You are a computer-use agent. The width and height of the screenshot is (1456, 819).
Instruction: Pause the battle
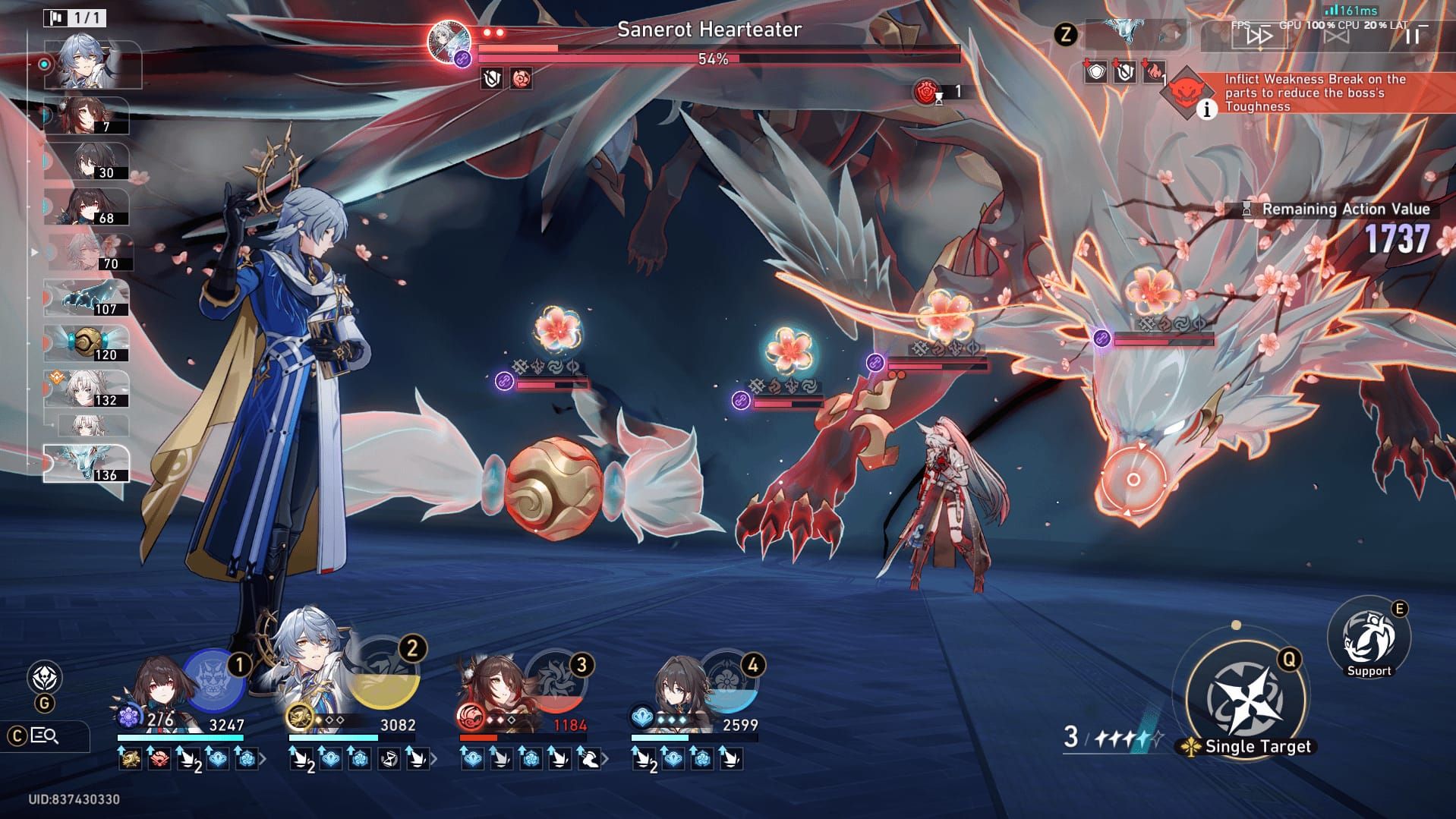(x=1413, y=38)
